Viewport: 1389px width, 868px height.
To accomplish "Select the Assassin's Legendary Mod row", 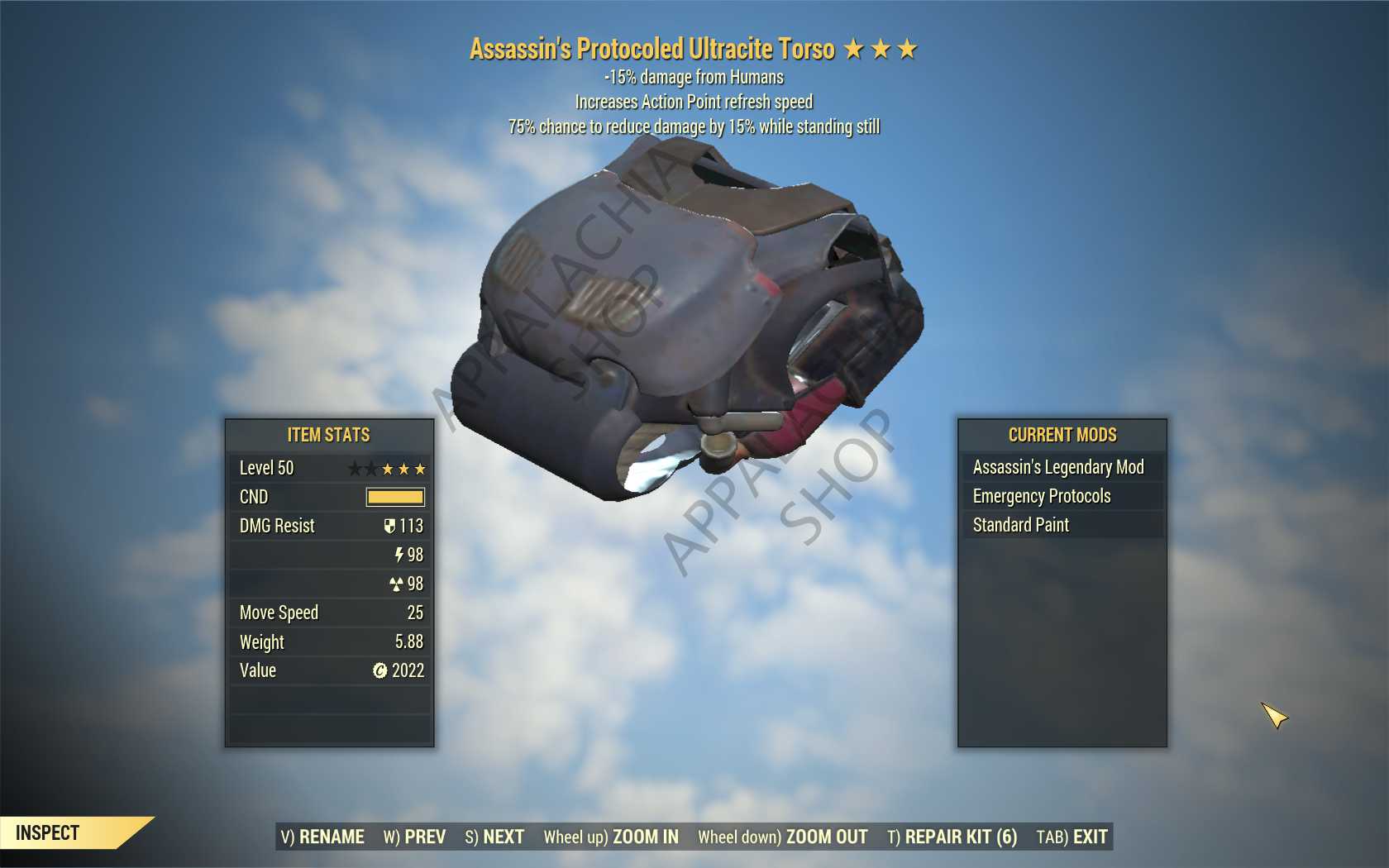I will pyautogui.click(x=1062, y=467).
